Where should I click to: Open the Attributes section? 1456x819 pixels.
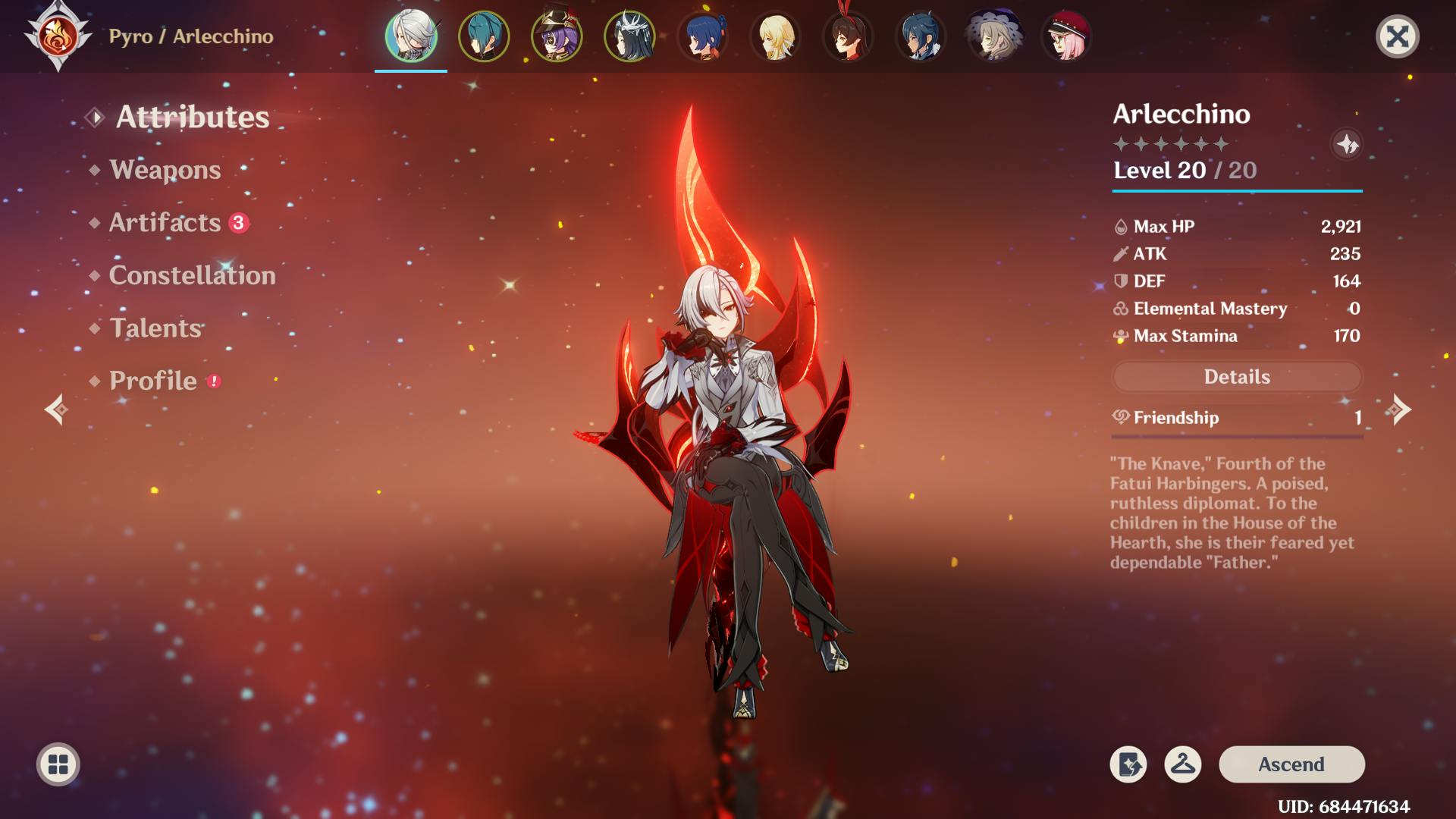192,117
